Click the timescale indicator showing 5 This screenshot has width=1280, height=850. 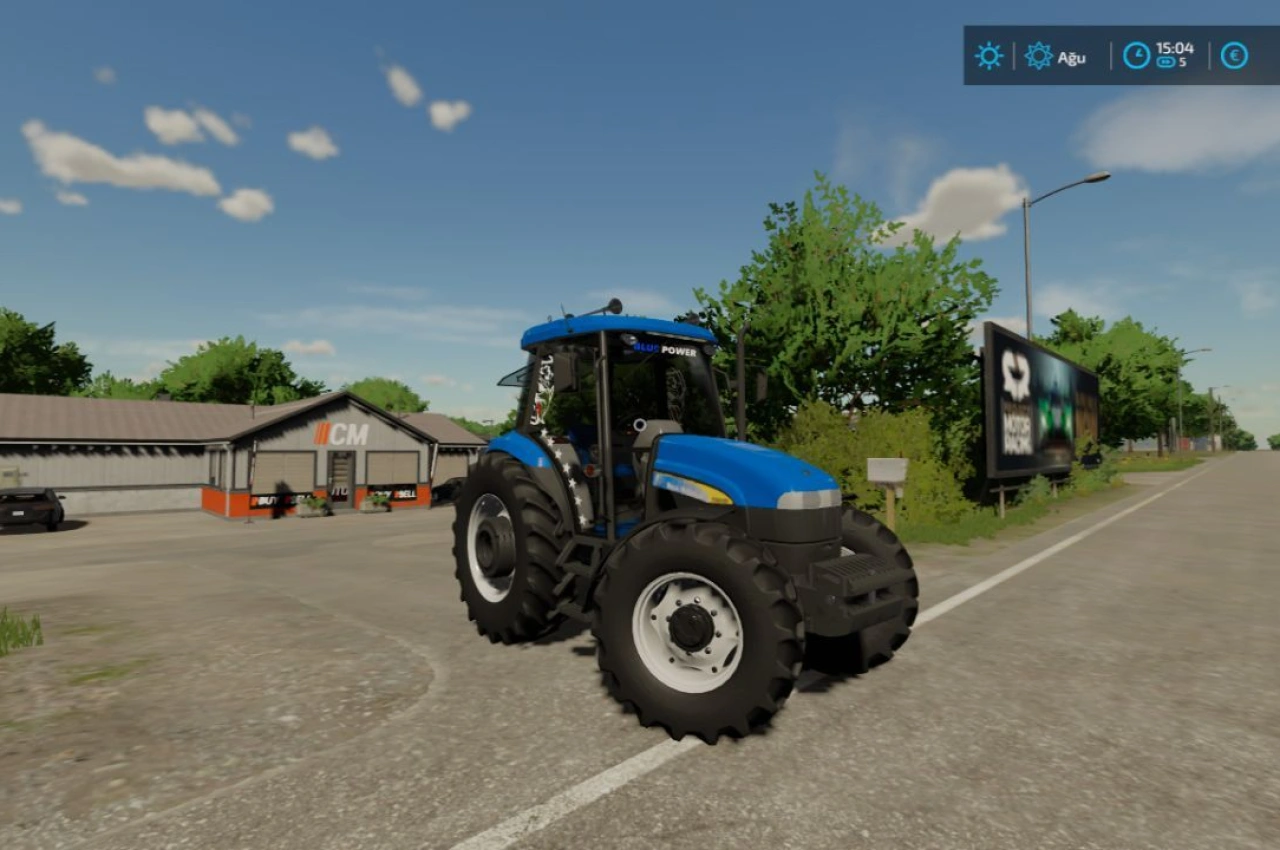coord(1170,61)
